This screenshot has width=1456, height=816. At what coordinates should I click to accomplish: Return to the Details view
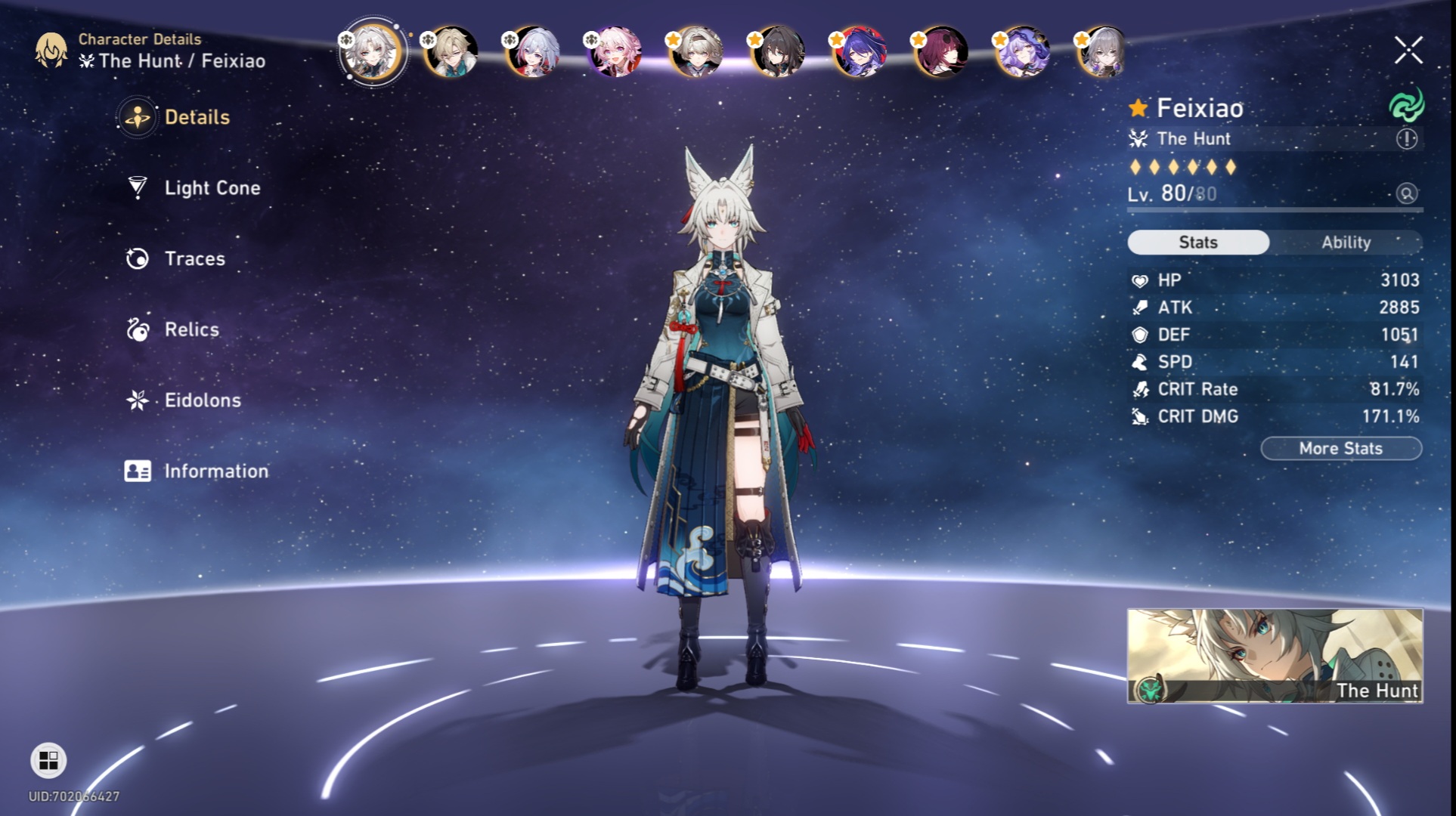click(195, 117)
